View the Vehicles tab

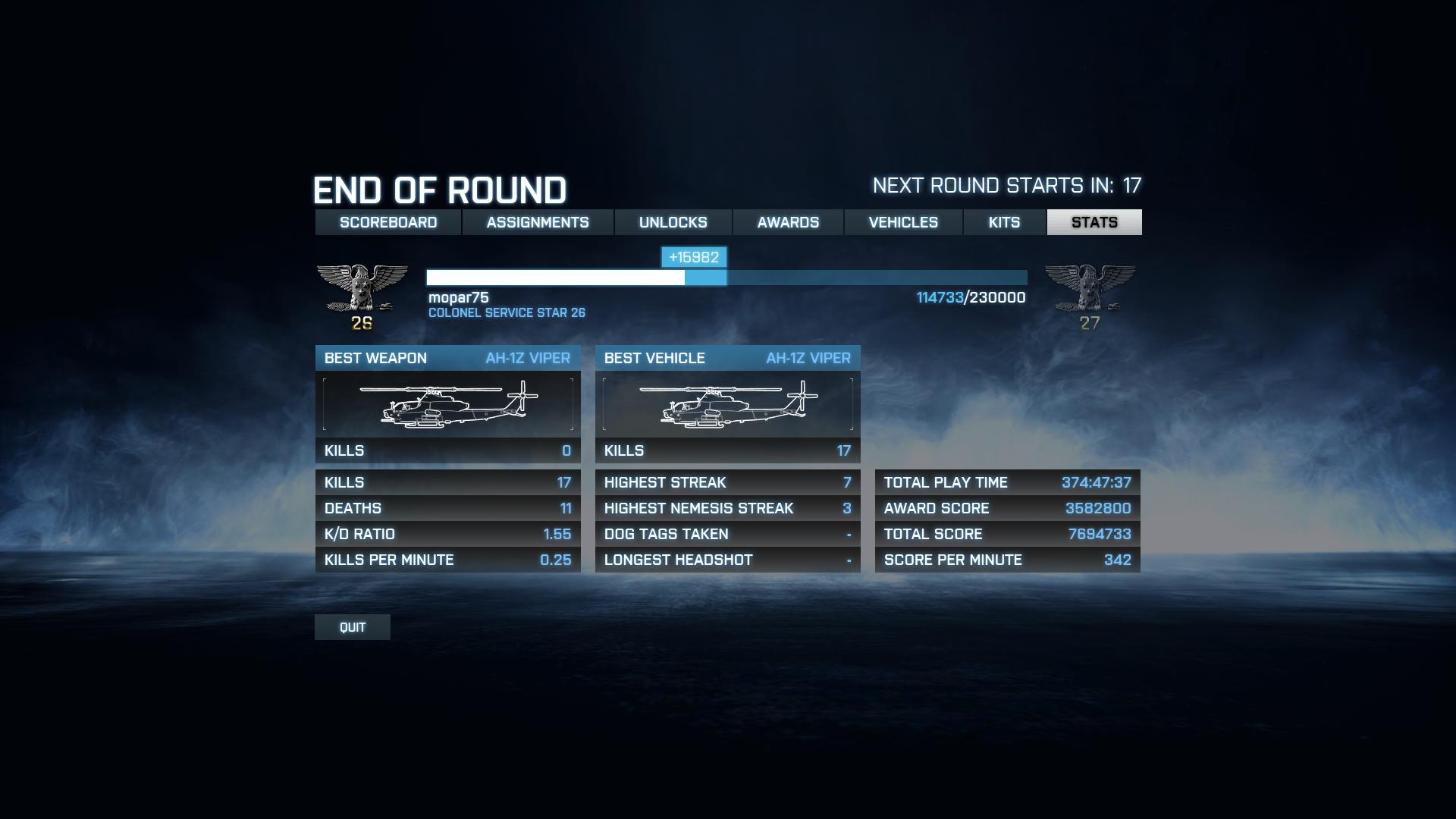[x=903, y=222]
